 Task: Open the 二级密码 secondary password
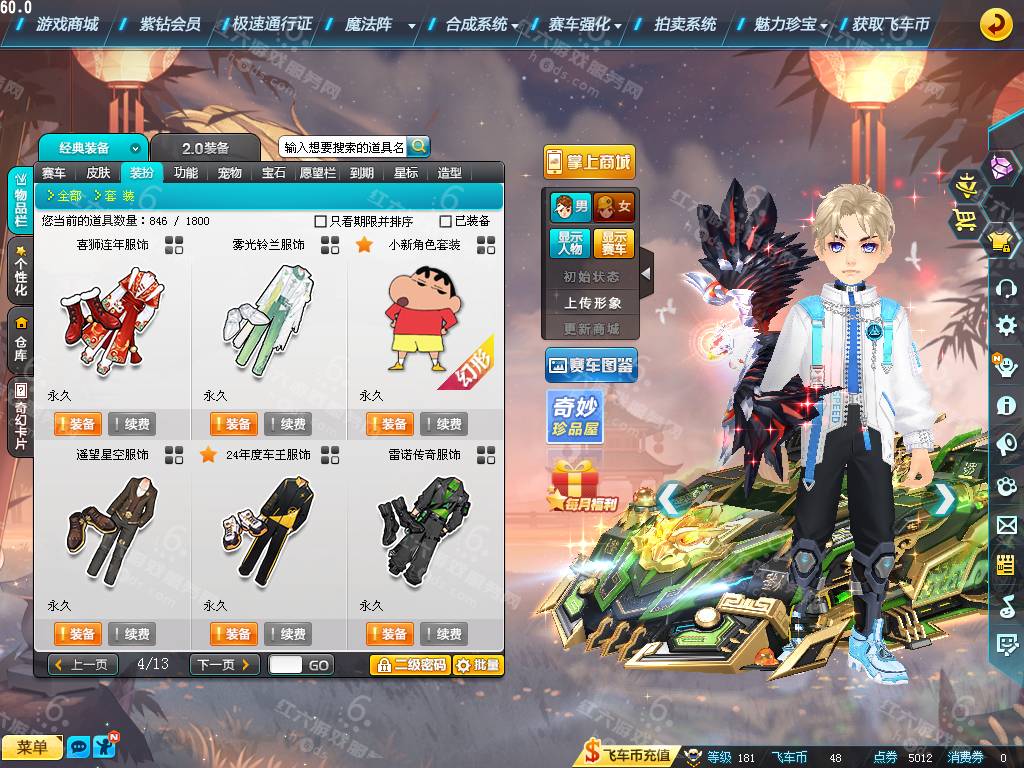point(409,665)
